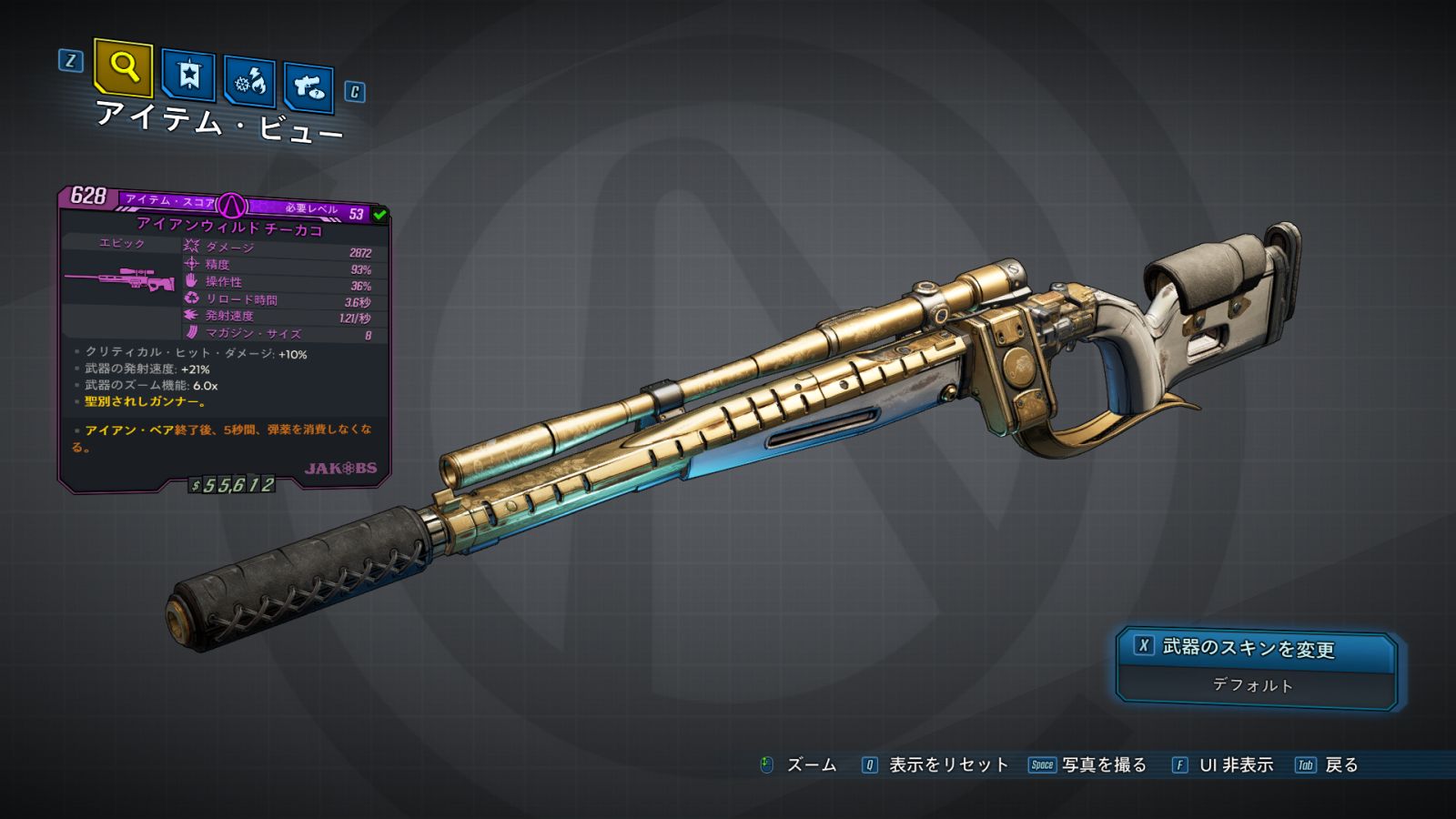Select the magnifying glass item view tab
Screen dimensions: 1456x819
[123, 67]
